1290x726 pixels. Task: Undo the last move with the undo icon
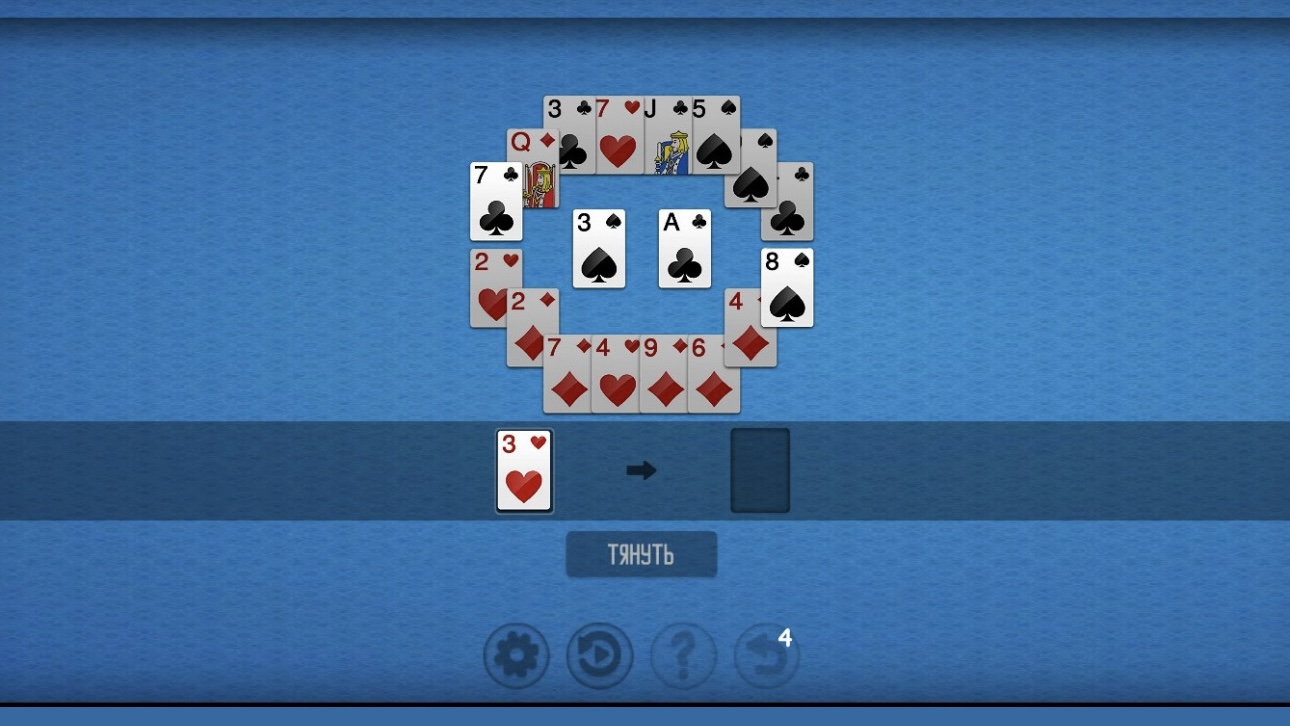765,656
